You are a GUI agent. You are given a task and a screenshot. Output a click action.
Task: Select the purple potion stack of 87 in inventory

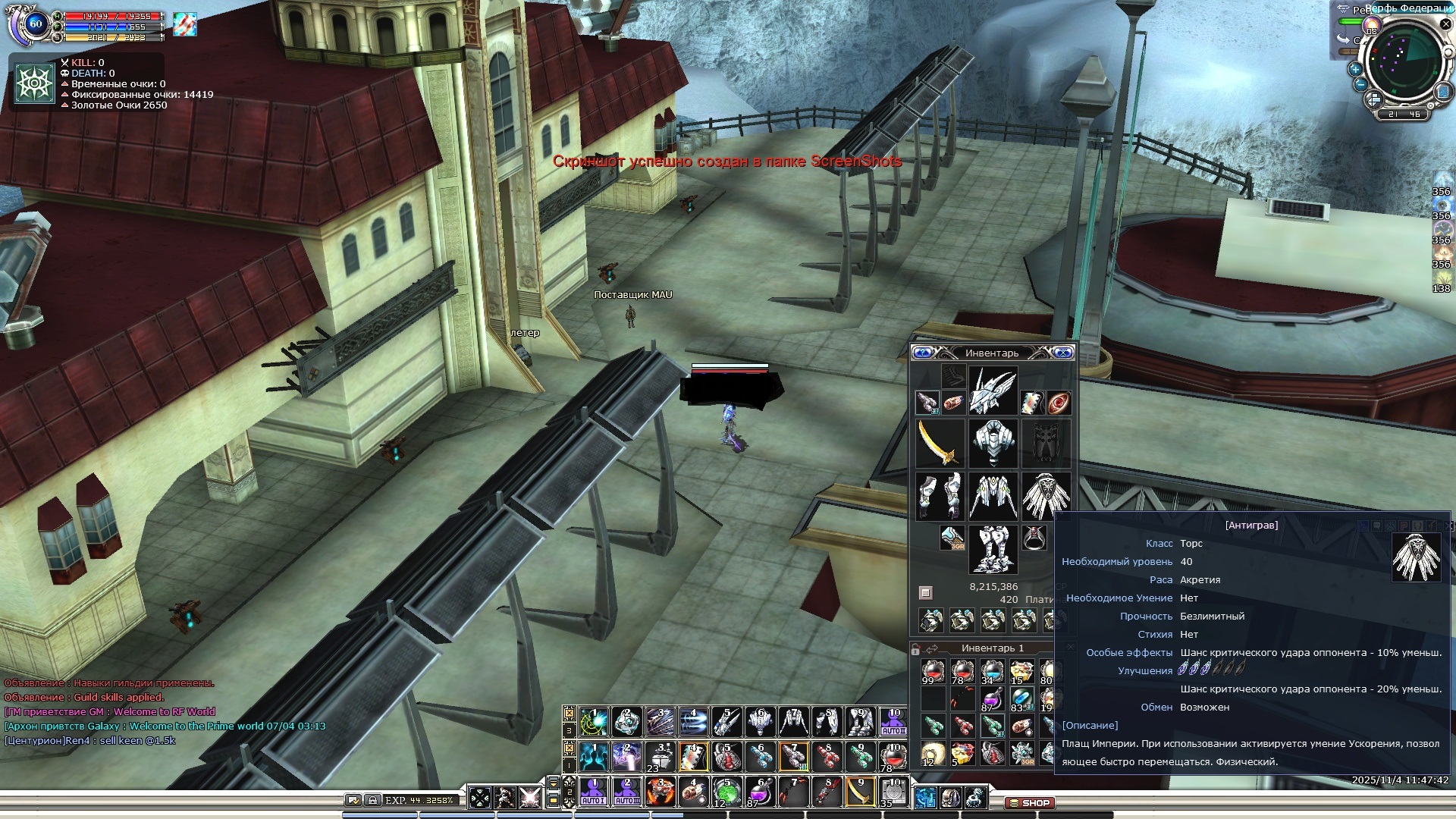[x=991, y=699]
